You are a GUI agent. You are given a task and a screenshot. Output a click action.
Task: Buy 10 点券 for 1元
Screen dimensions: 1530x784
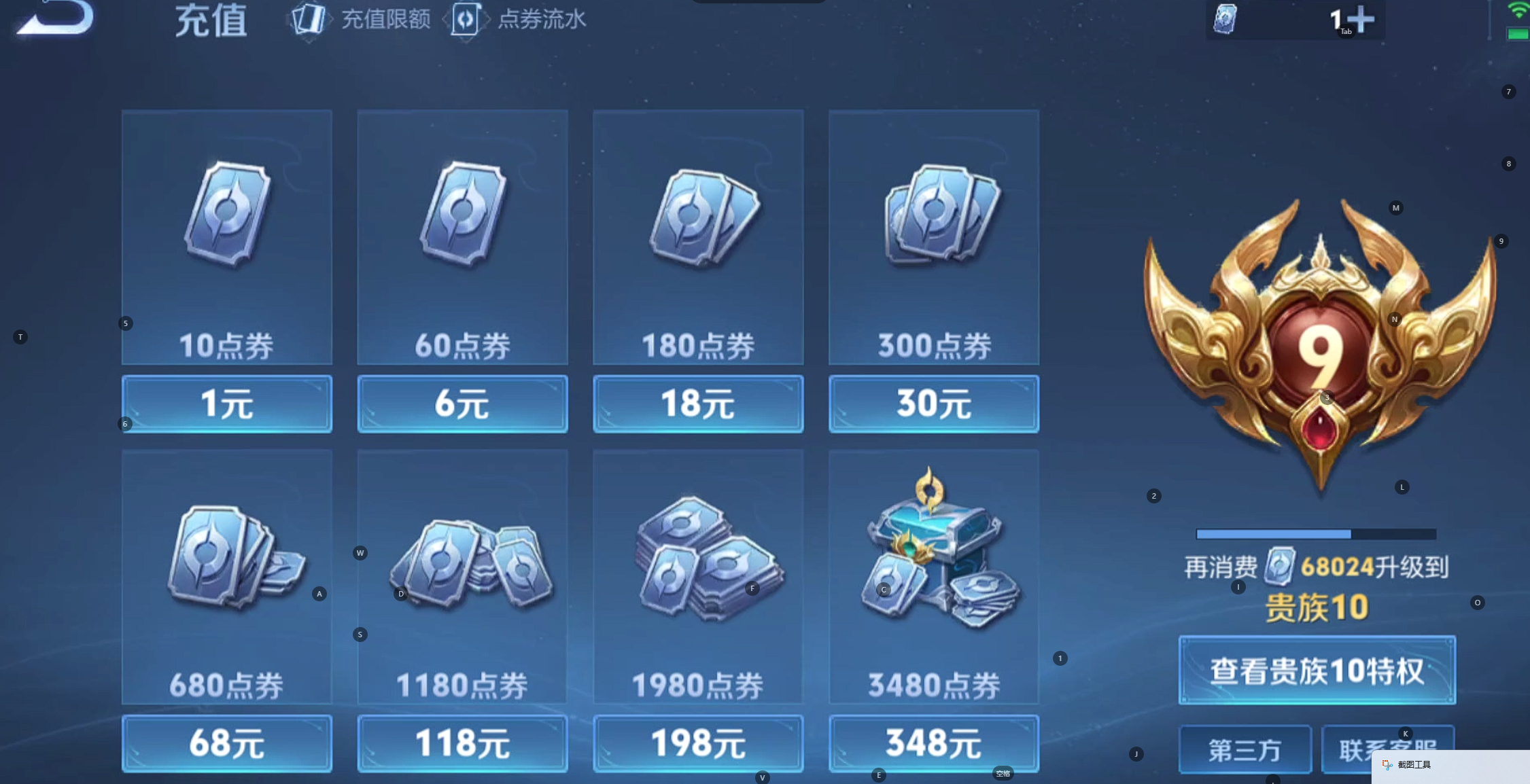(226, 404)
